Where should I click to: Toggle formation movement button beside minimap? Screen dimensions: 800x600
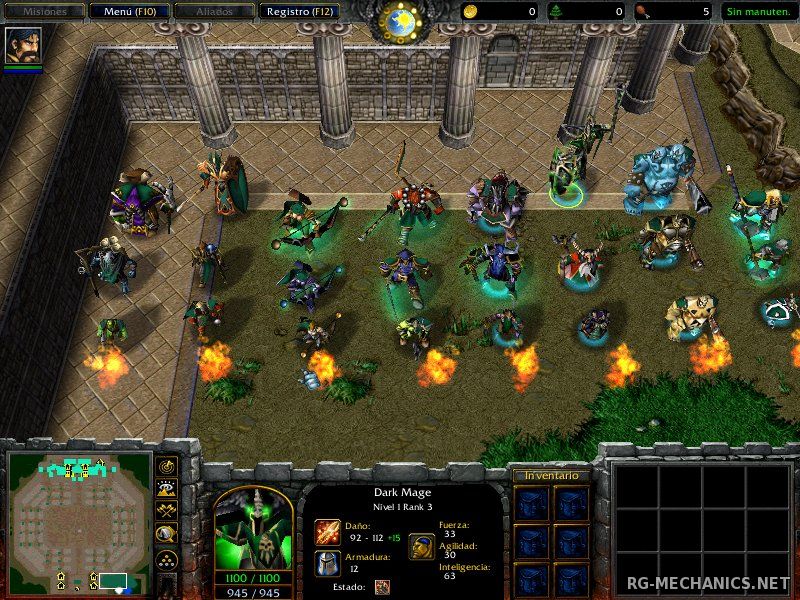coord(166,560)
